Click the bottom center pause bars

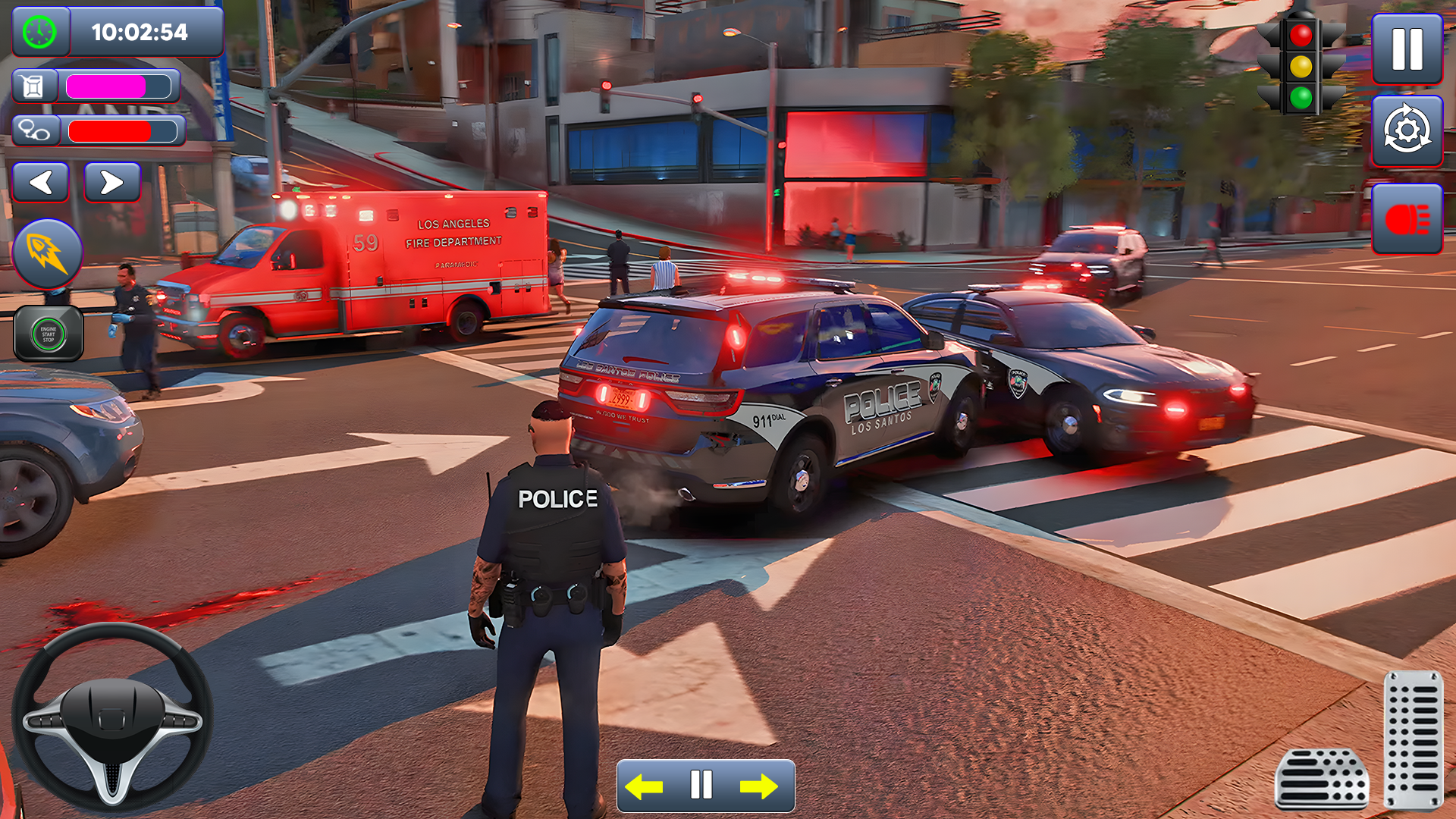tap(701, 786)
